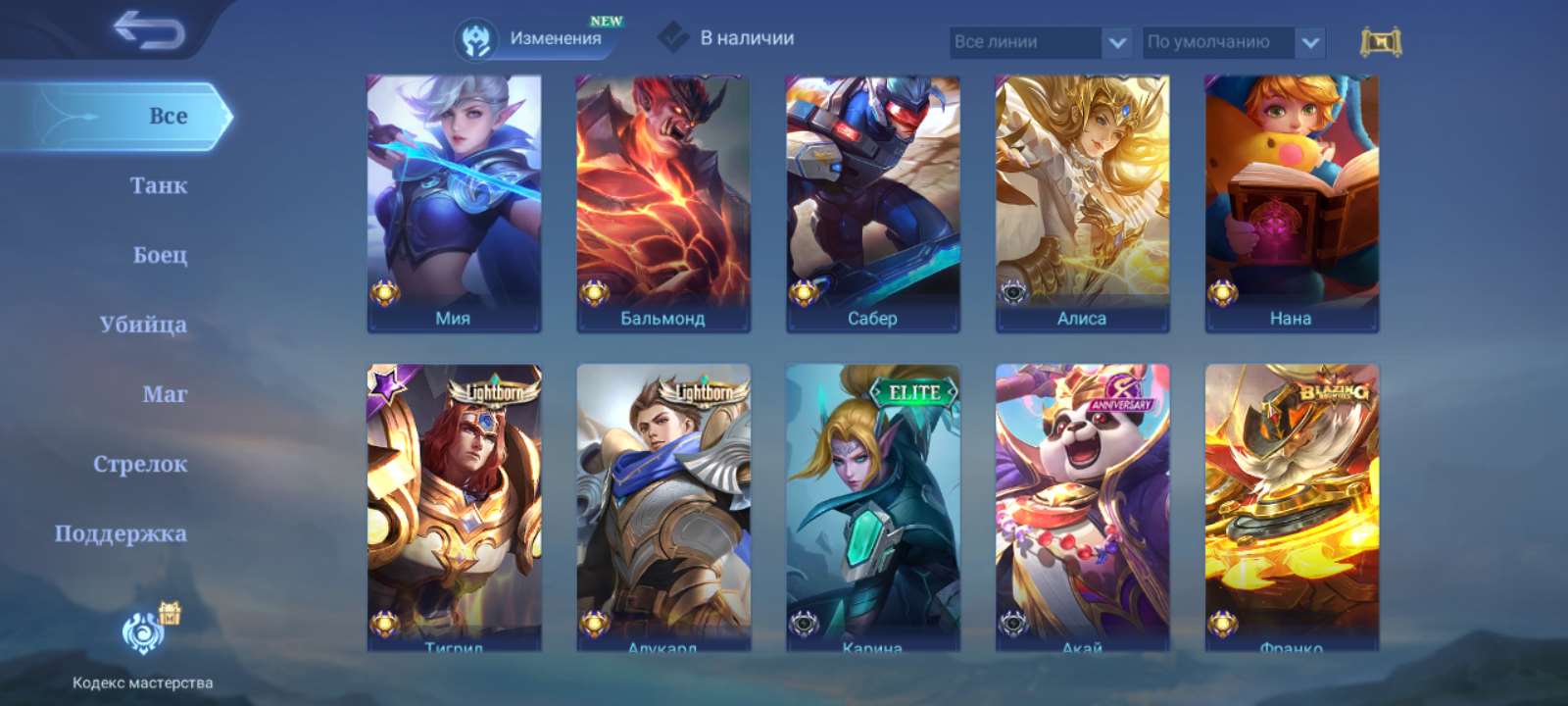Select the Убийца role filter
Image resolution: width=1568 pixels, height=706 pixels.
(147, 324)
